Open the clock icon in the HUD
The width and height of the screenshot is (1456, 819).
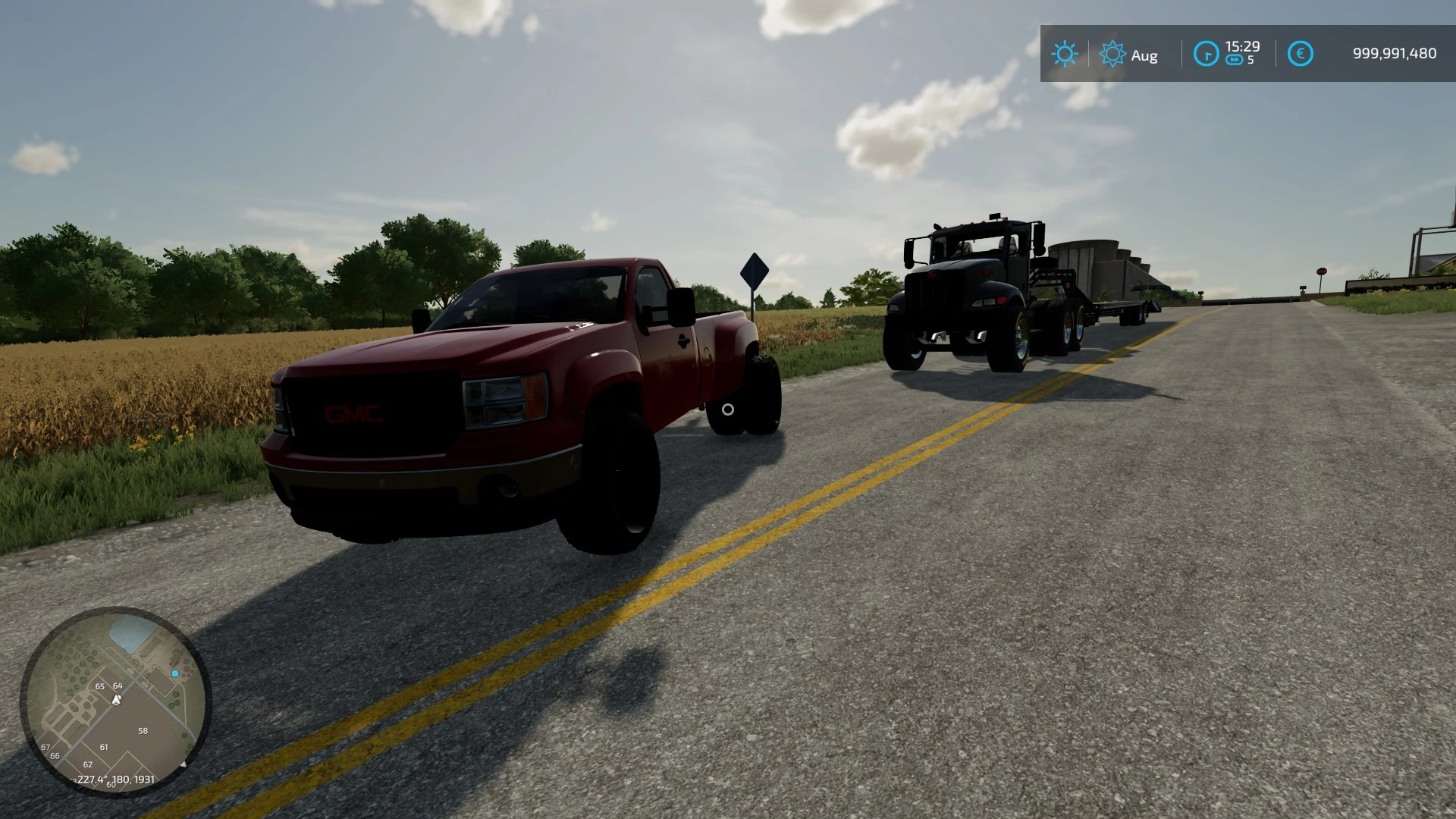[1207, 53]
